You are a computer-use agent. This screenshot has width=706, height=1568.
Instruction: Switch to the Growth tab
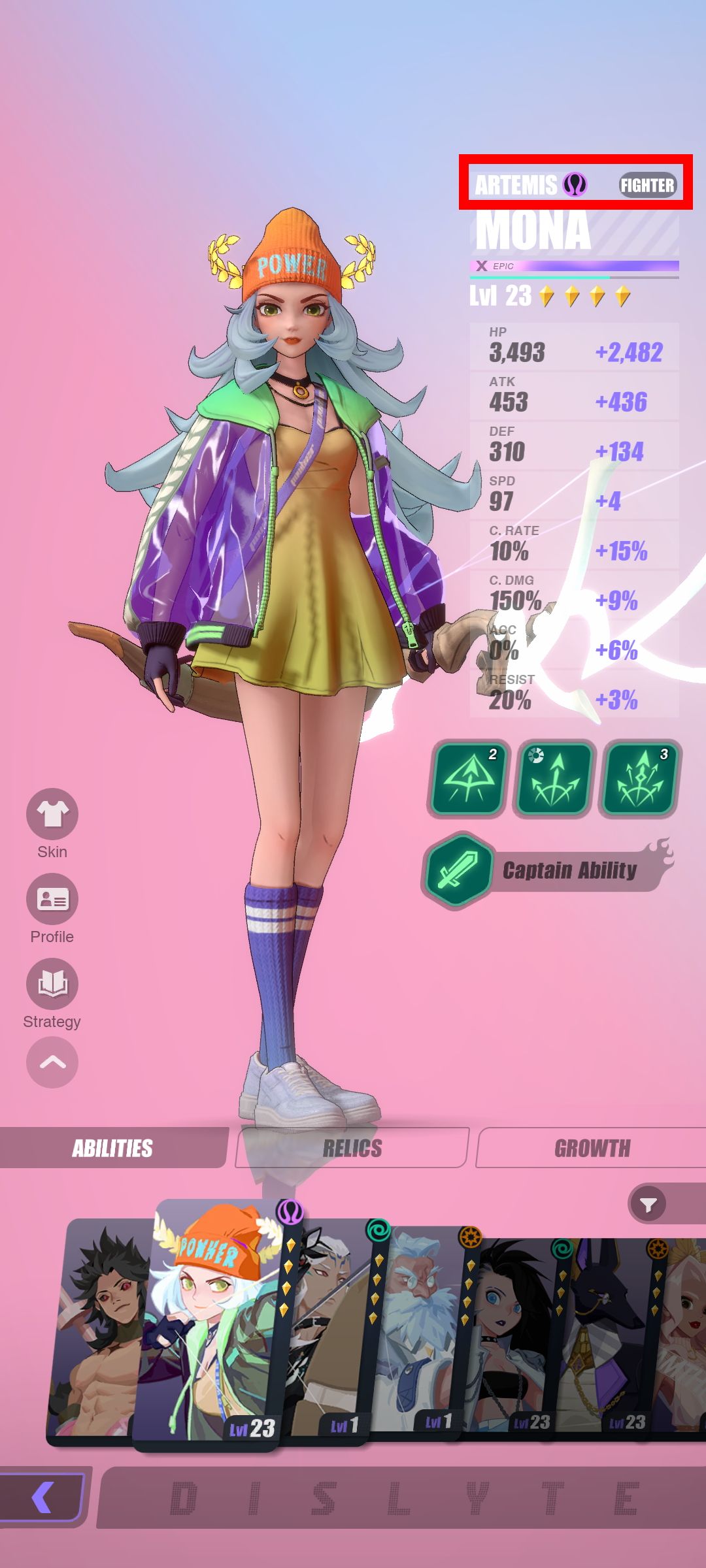[592, 1148]
